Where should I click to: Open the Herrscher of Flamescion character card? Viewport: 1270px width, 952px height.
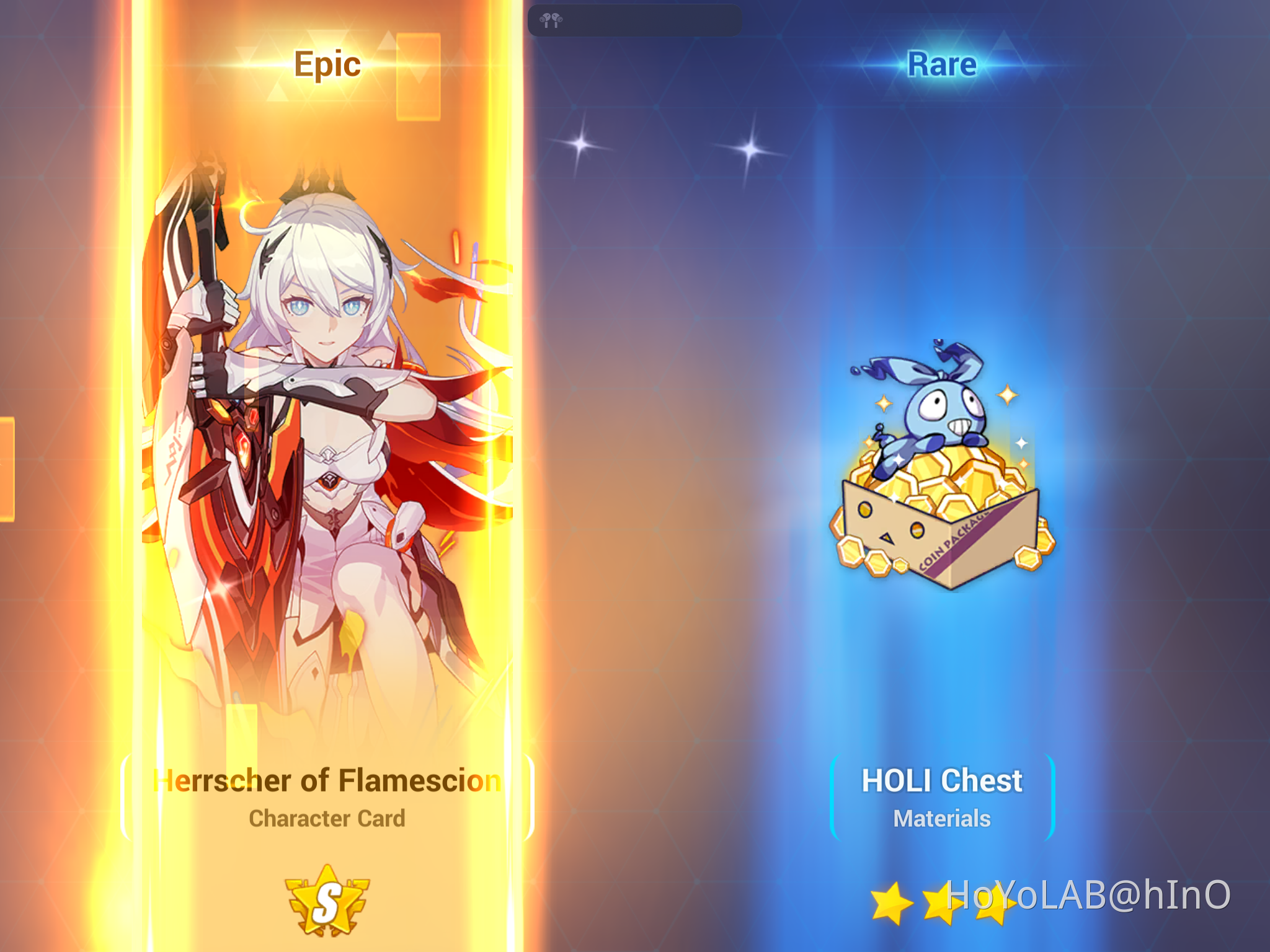tap(327, 434)
